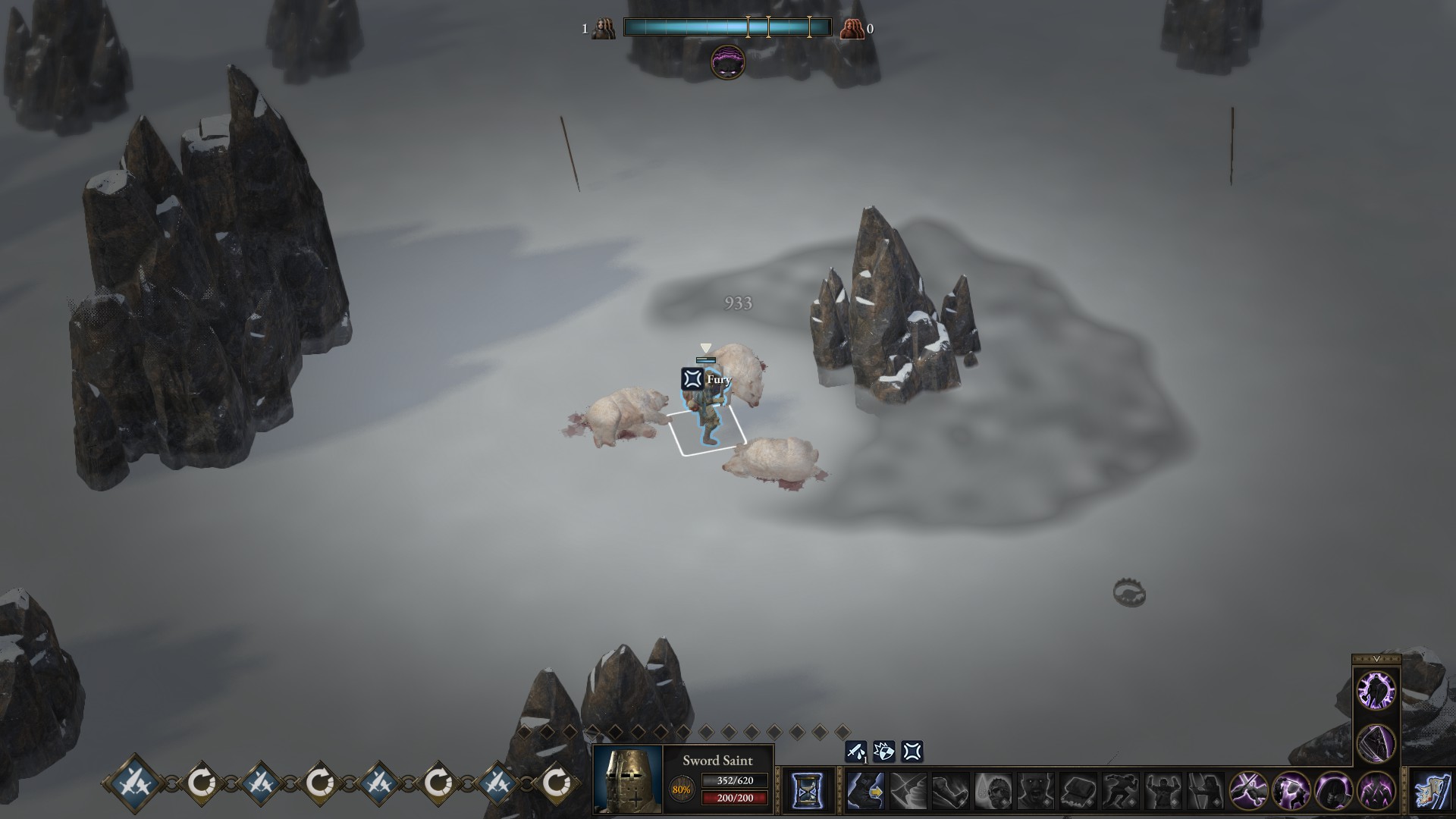Viewport: 1456px width, 819px height.
Task: Select the kicking leg skill icon
Action: point(950,791)
